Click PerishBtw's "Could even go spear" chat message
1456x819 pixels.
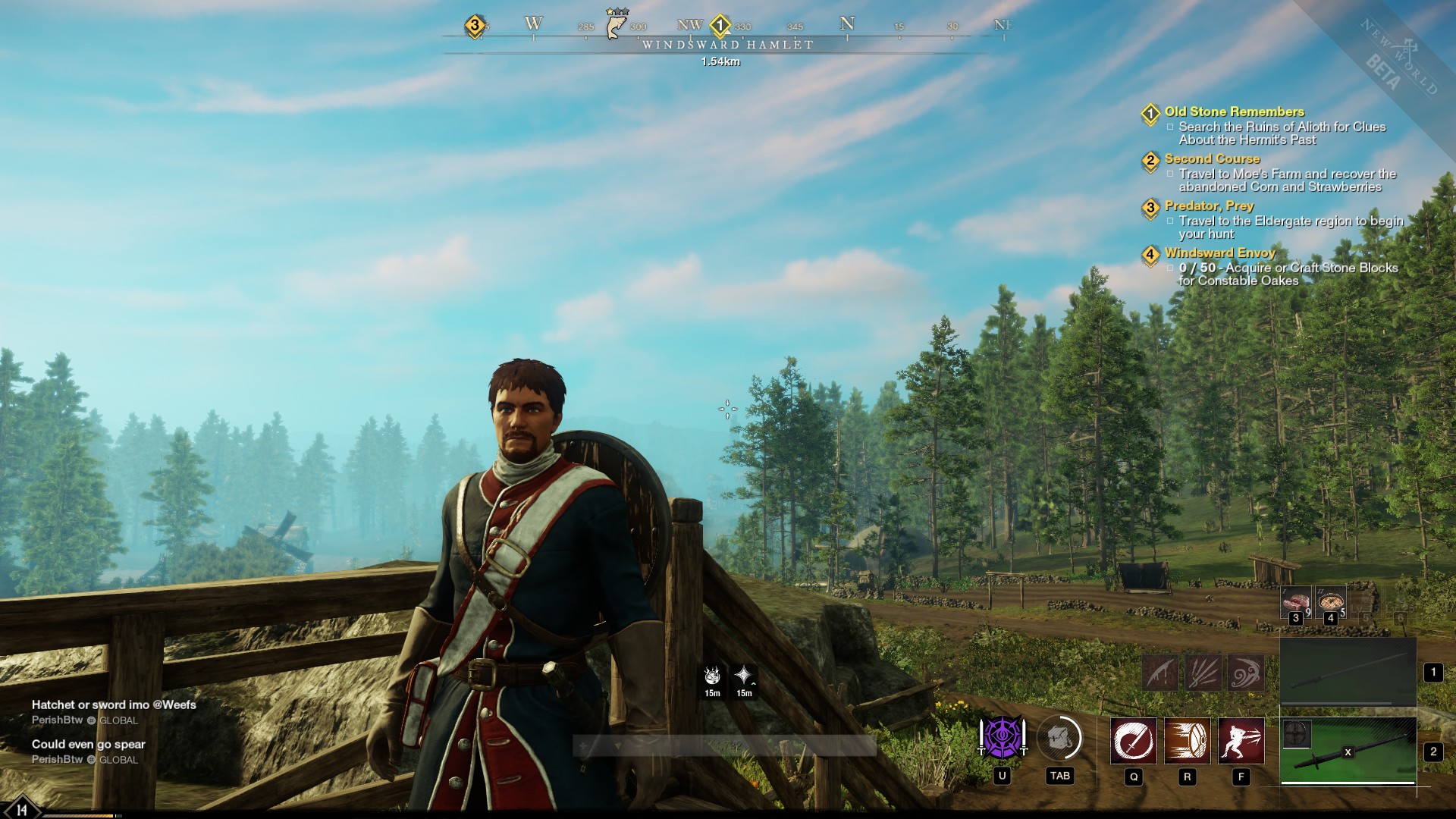point(89,745)
